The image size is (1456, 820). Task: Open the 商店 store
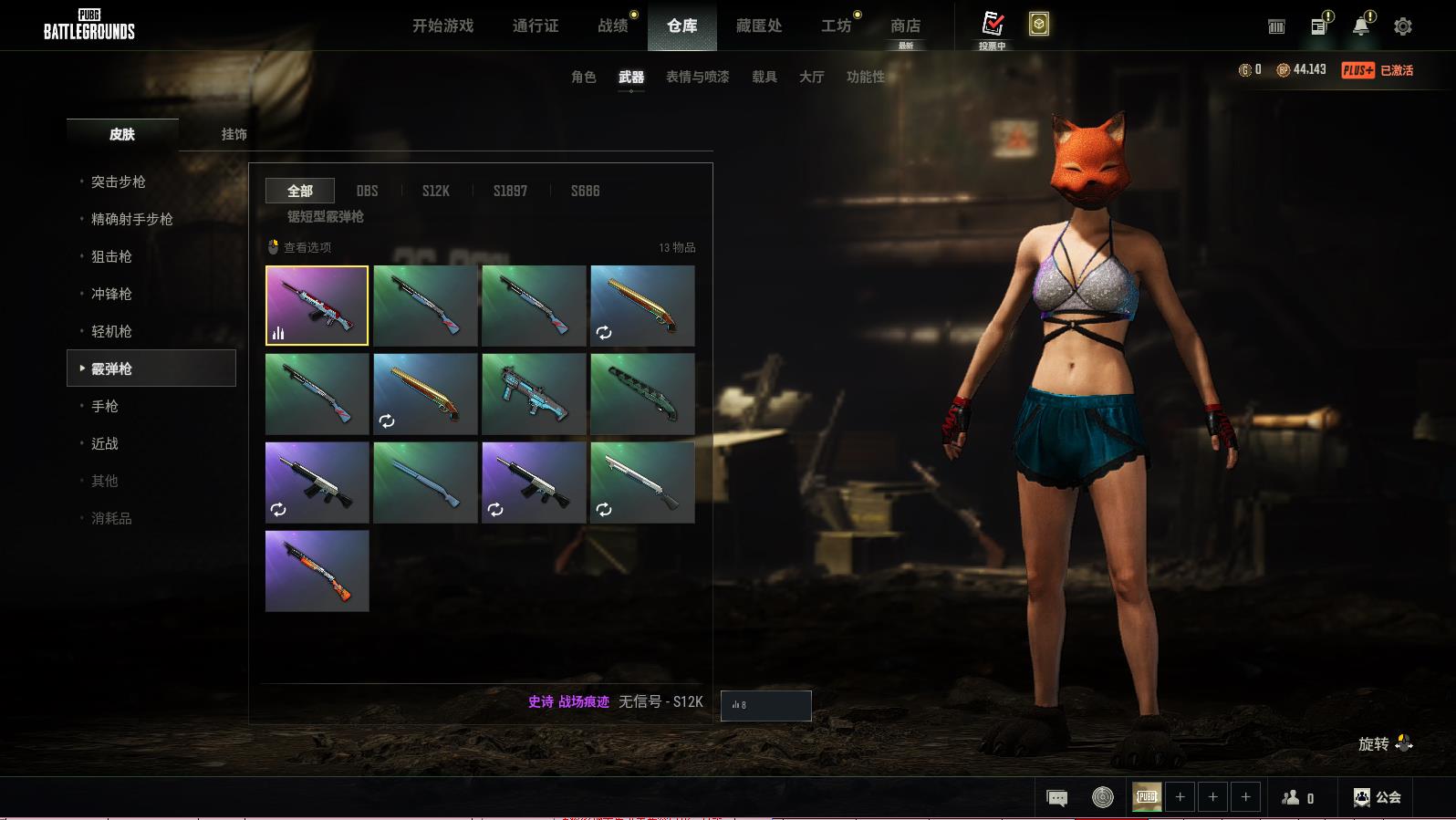click(905, 26)
